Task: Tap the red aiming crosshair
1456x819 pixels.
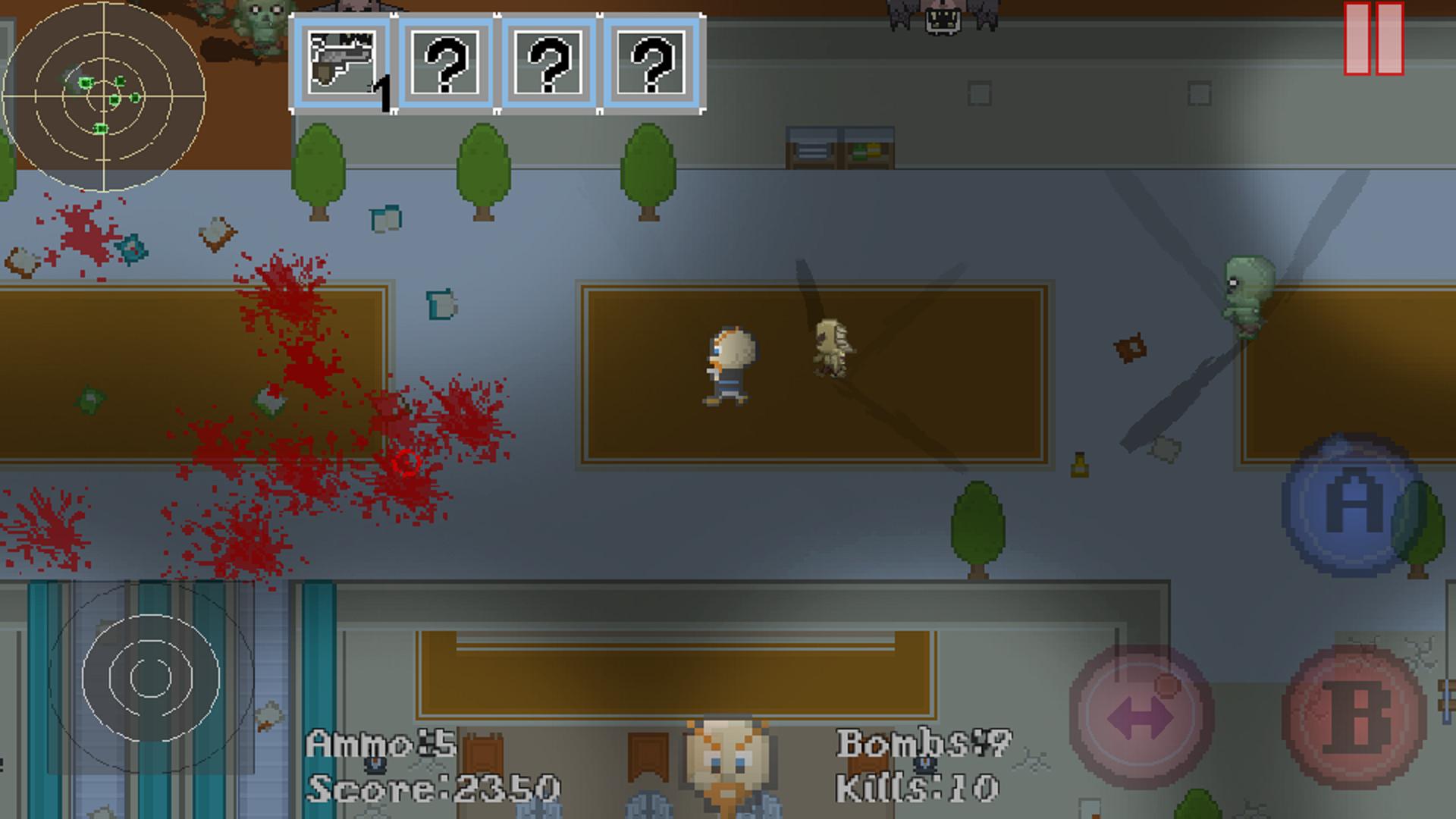Action: (406, 463)
